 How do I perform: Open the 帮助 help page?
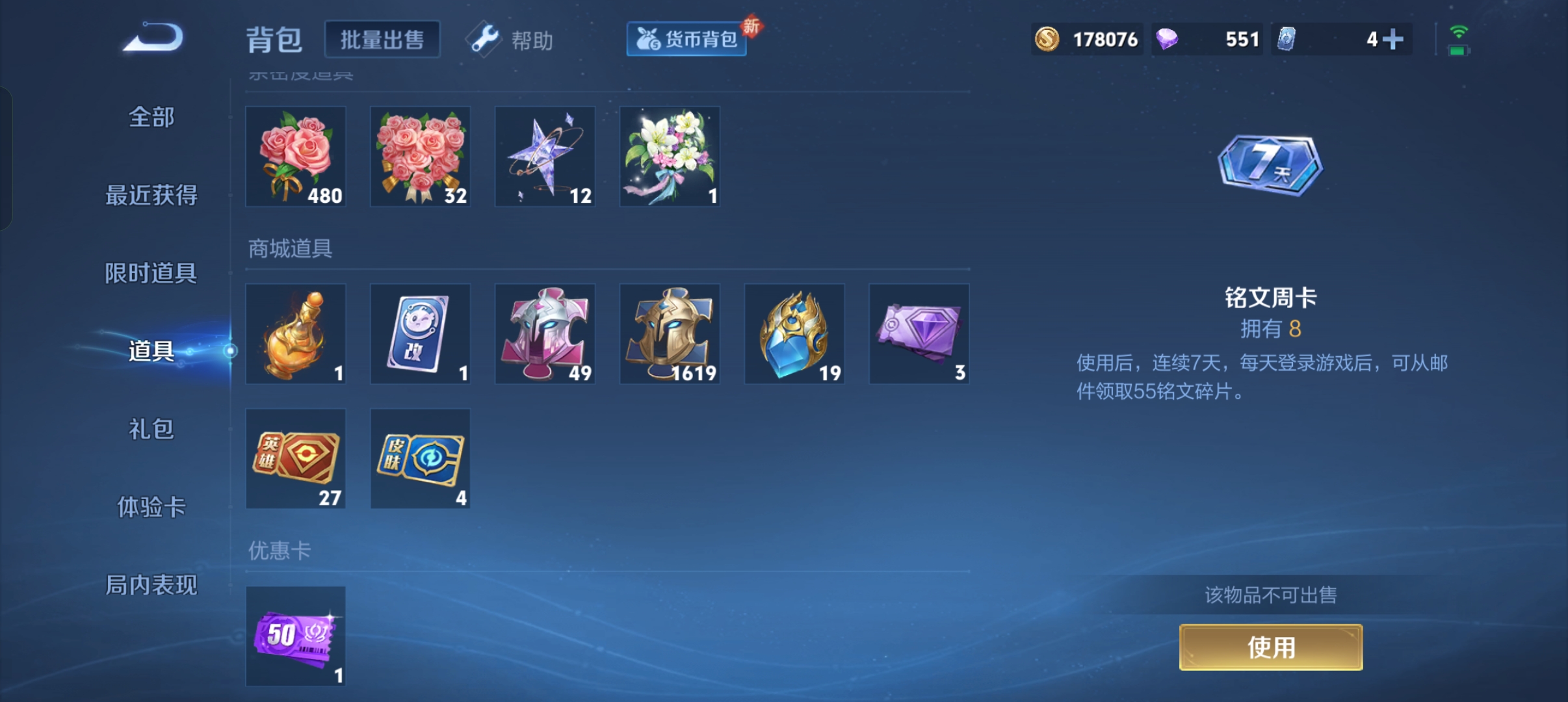click(511, 40)
